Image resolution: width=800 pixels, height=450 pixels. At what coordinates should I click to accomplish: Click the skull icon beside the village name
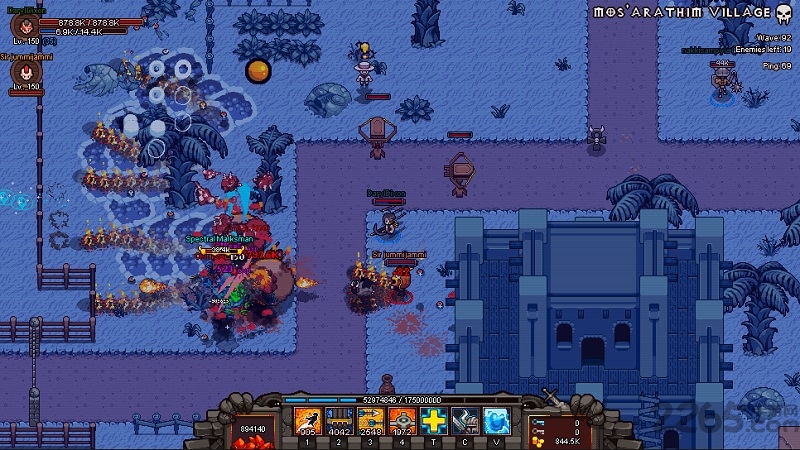pos(785,13)
